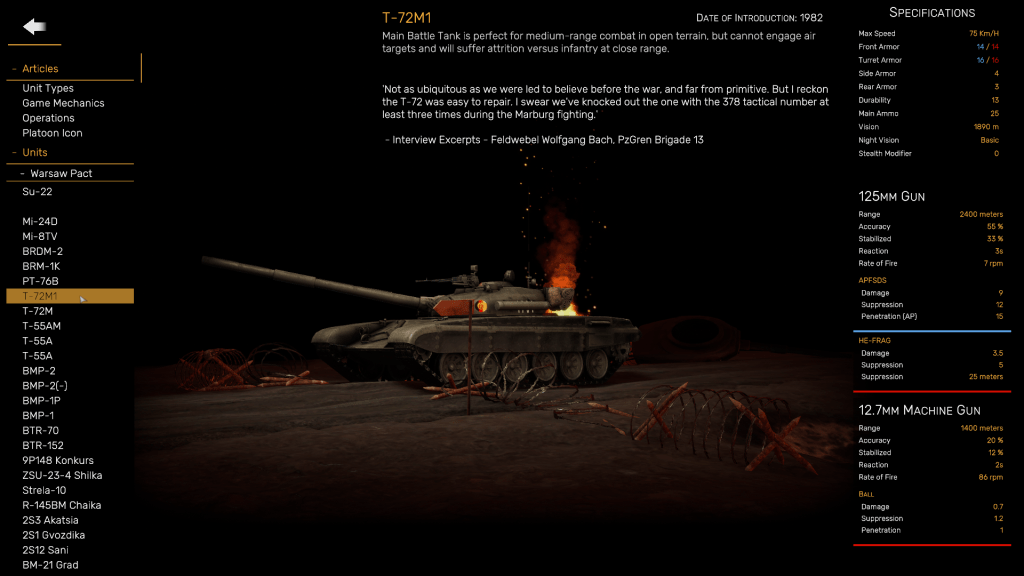
Task: View the BRDM-2 unit page
Action: coord(42,251)
